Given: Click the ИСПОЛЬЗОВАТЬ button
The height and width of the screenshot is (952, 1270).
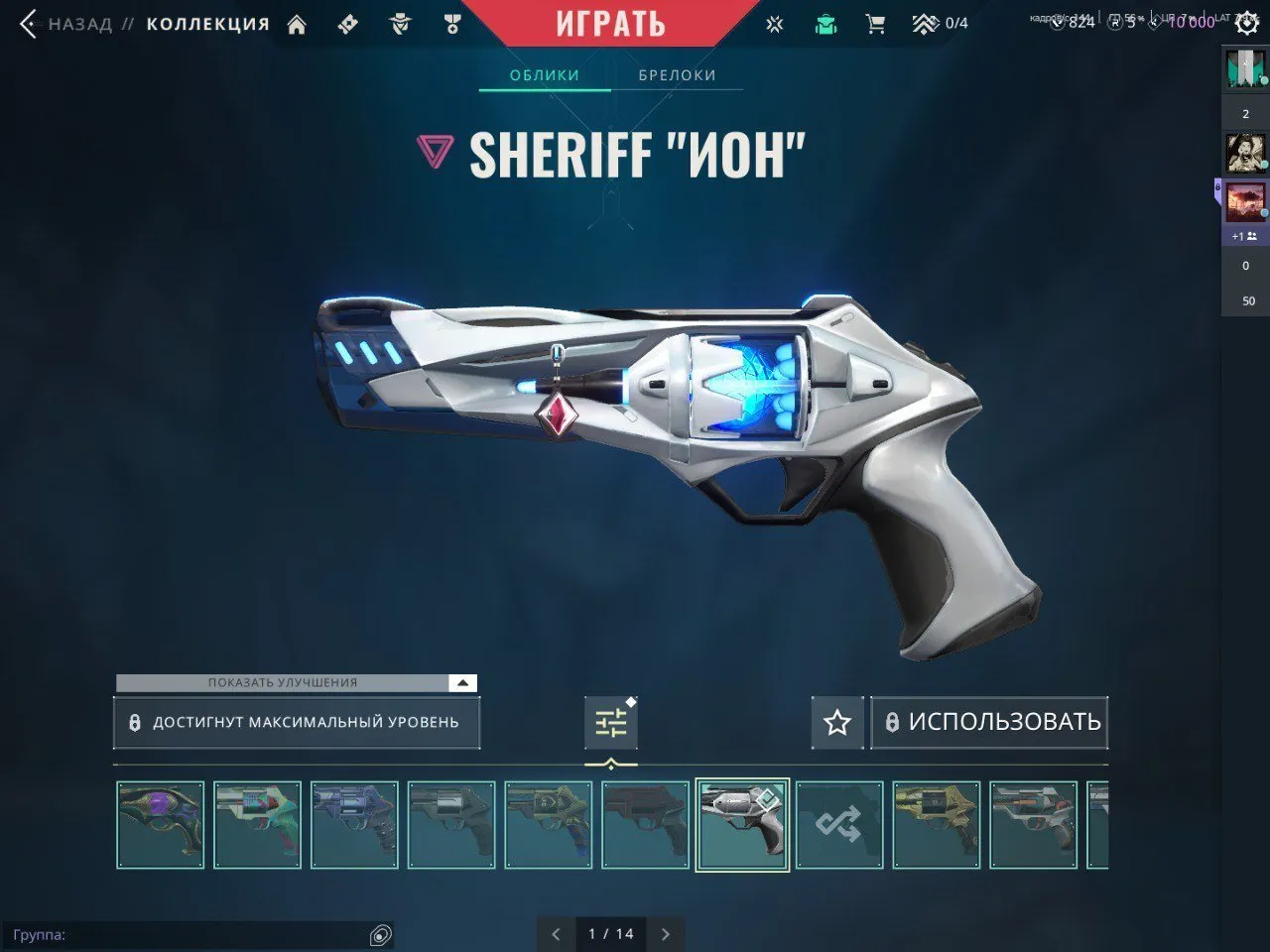Looking at the screenshot, I should pos(989,722).
